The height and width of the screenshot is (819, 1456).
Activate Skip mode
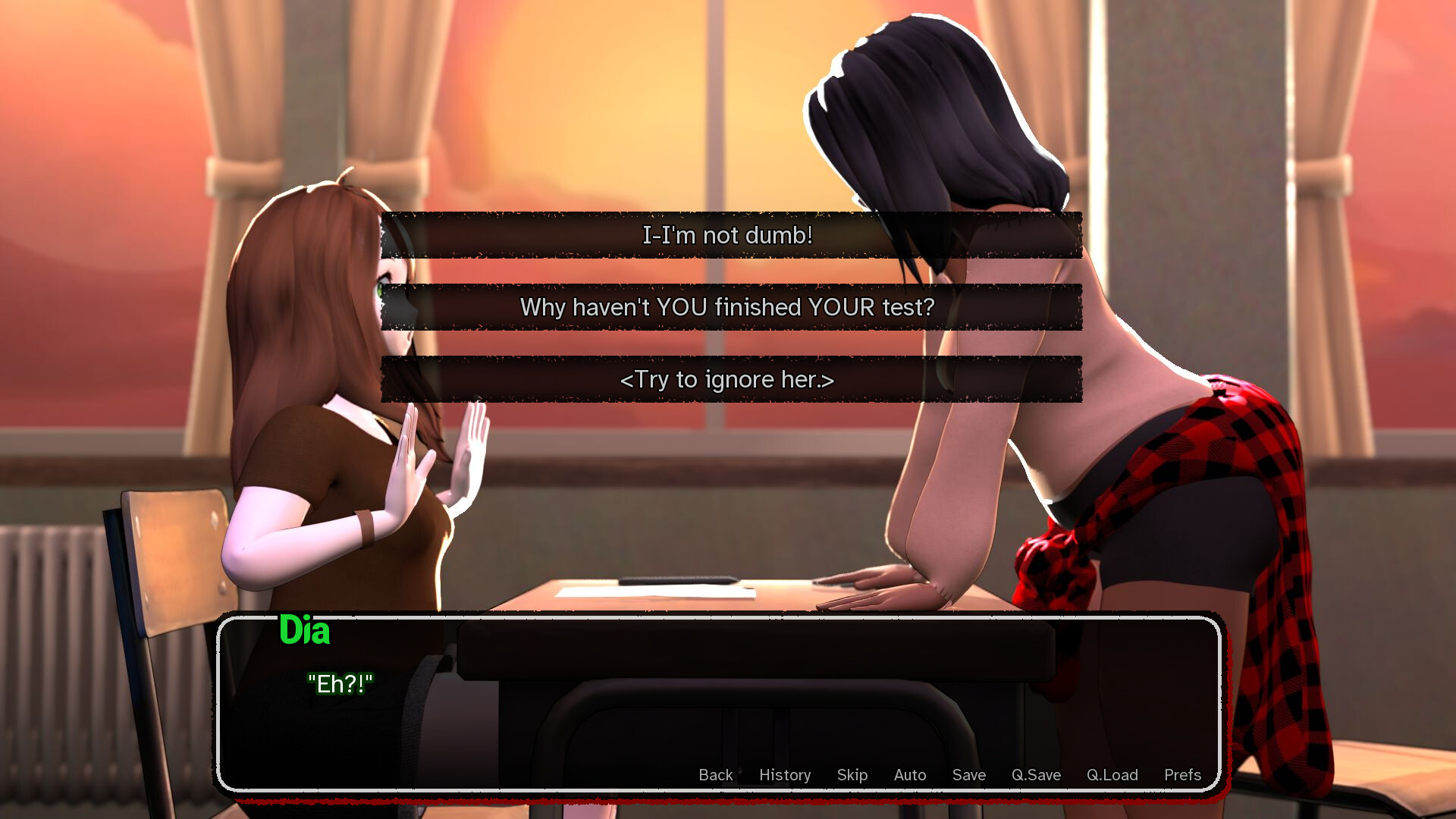pyautogui.click(x=852, y=775)
